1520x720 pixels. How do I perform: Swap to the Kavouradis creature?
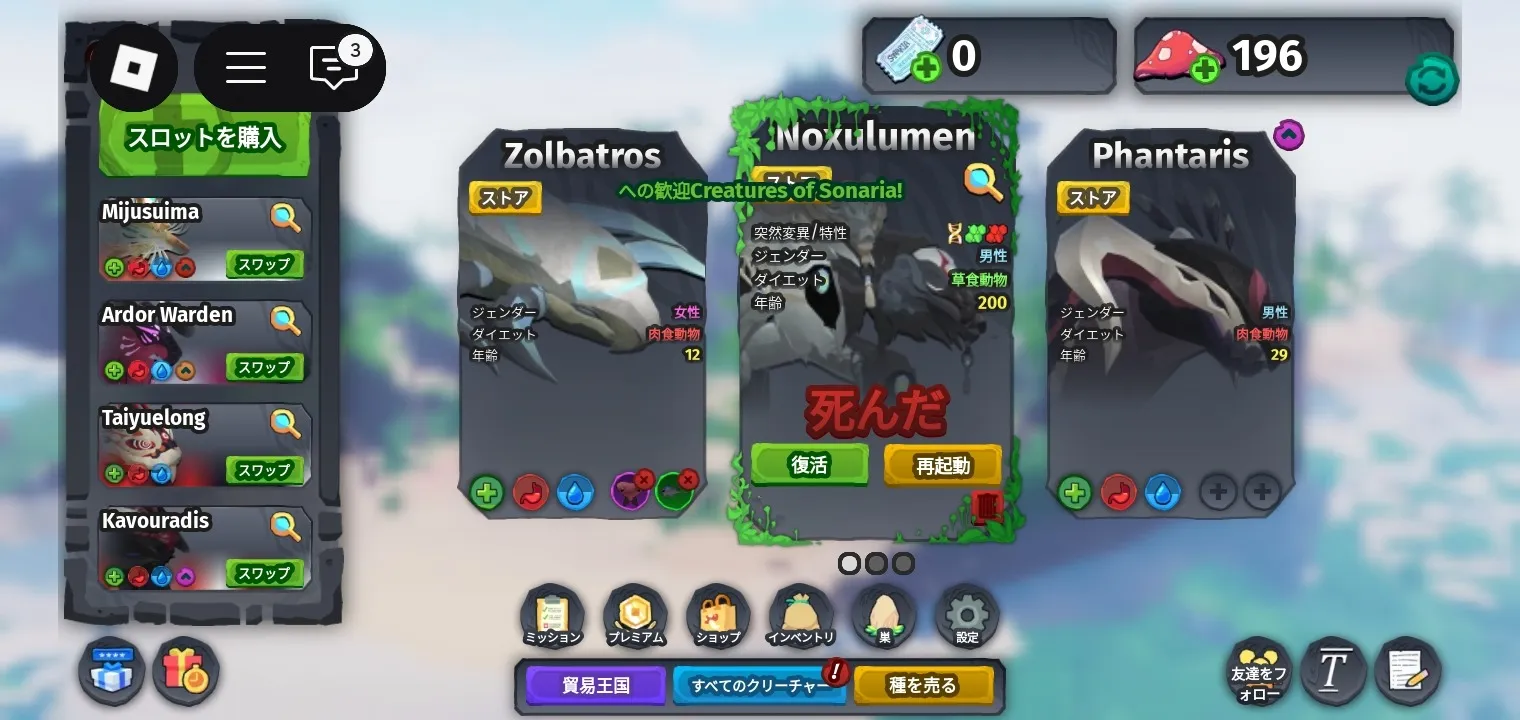(264, 573)
